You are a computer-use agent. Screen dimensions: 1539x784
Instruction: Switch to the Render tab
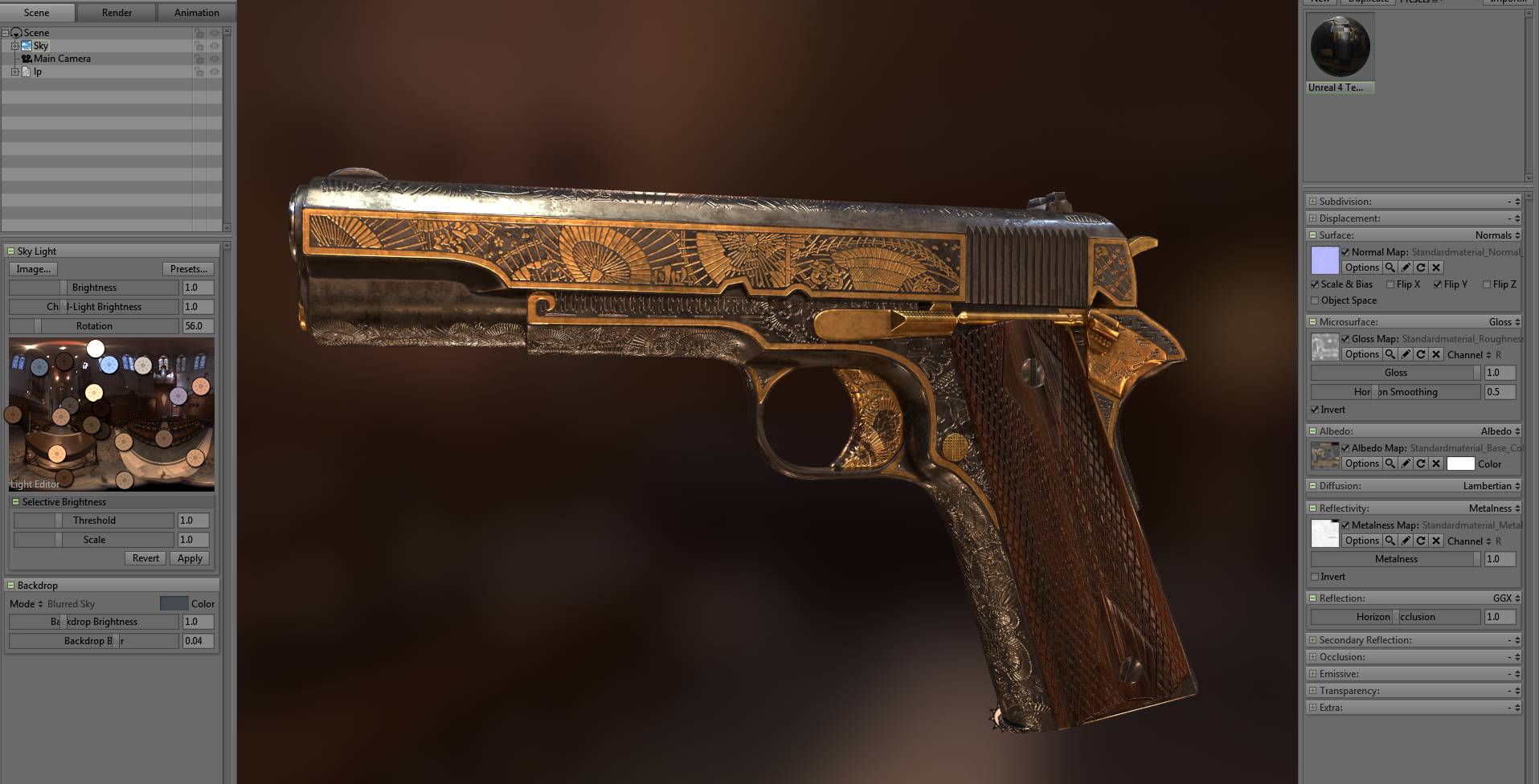(x=116, y=12)
